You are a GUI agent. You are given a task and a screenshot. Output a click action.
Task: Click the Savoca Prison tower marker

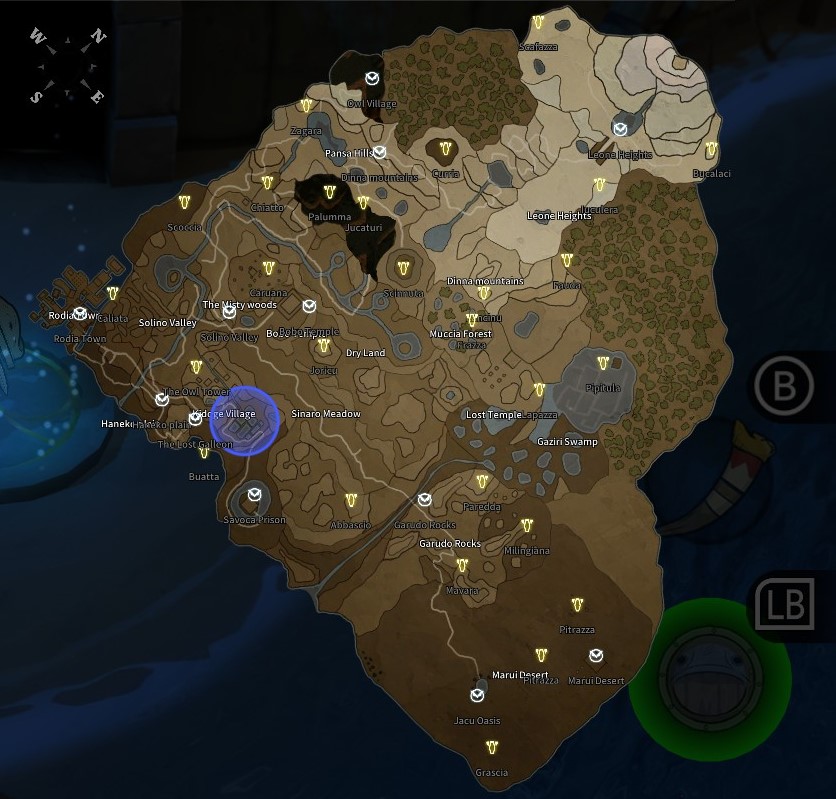[255, 492]
